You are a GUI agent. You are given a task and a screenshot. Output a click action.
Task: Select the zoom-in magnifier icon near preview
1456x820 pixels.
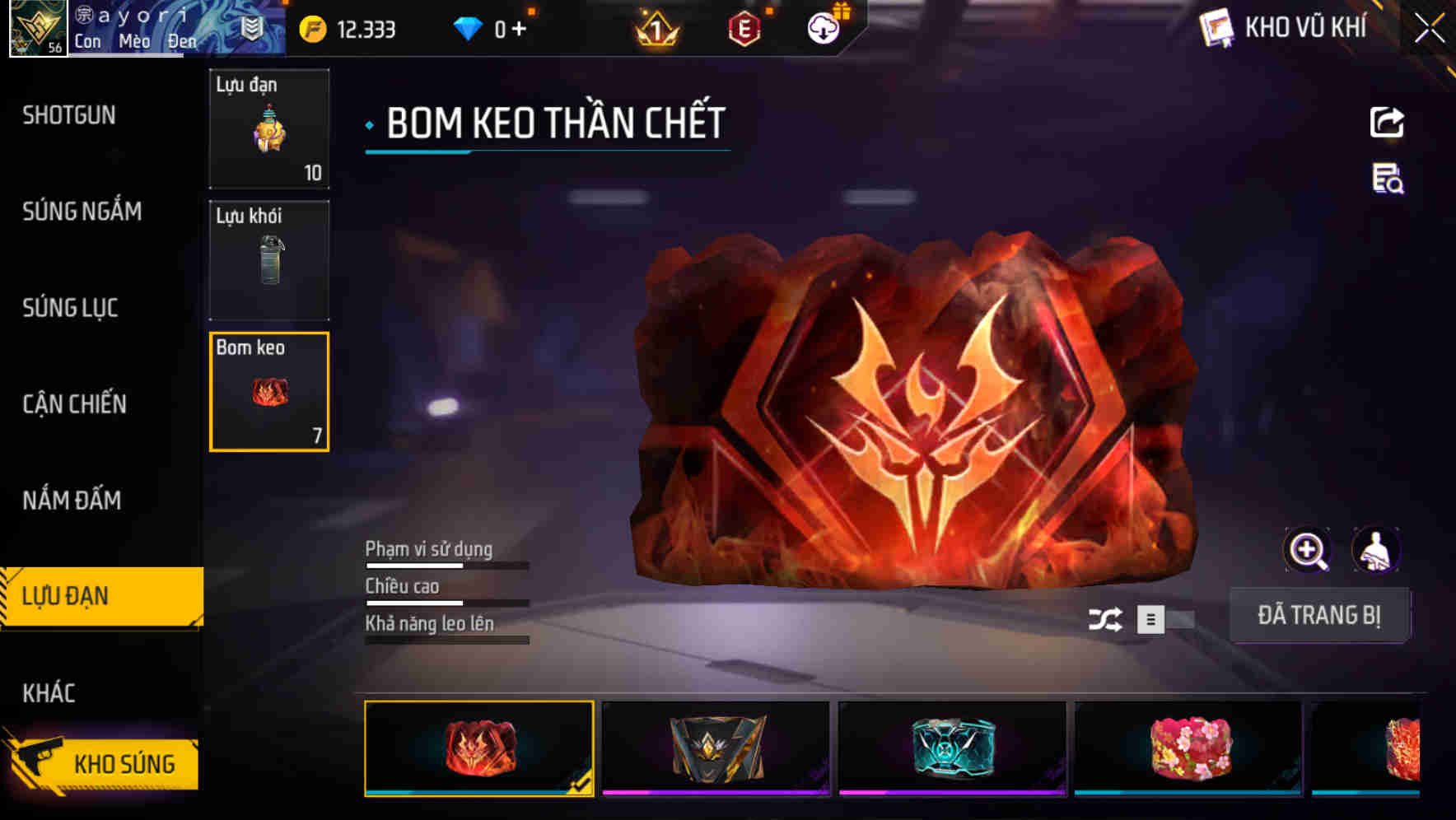coord(1307,549)
